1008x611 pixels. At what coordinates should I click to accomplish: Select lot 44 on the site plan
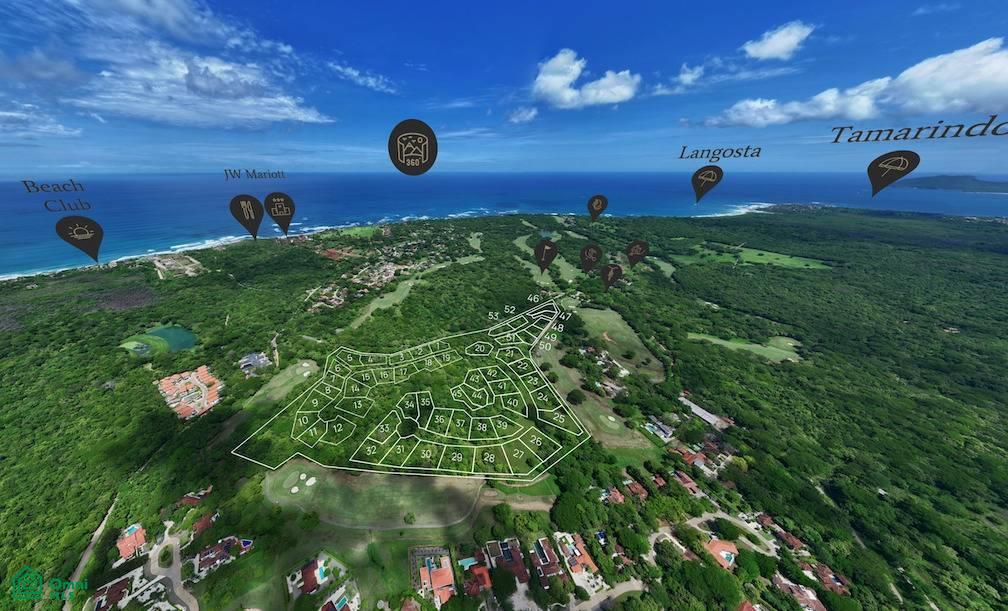[478, 393]
